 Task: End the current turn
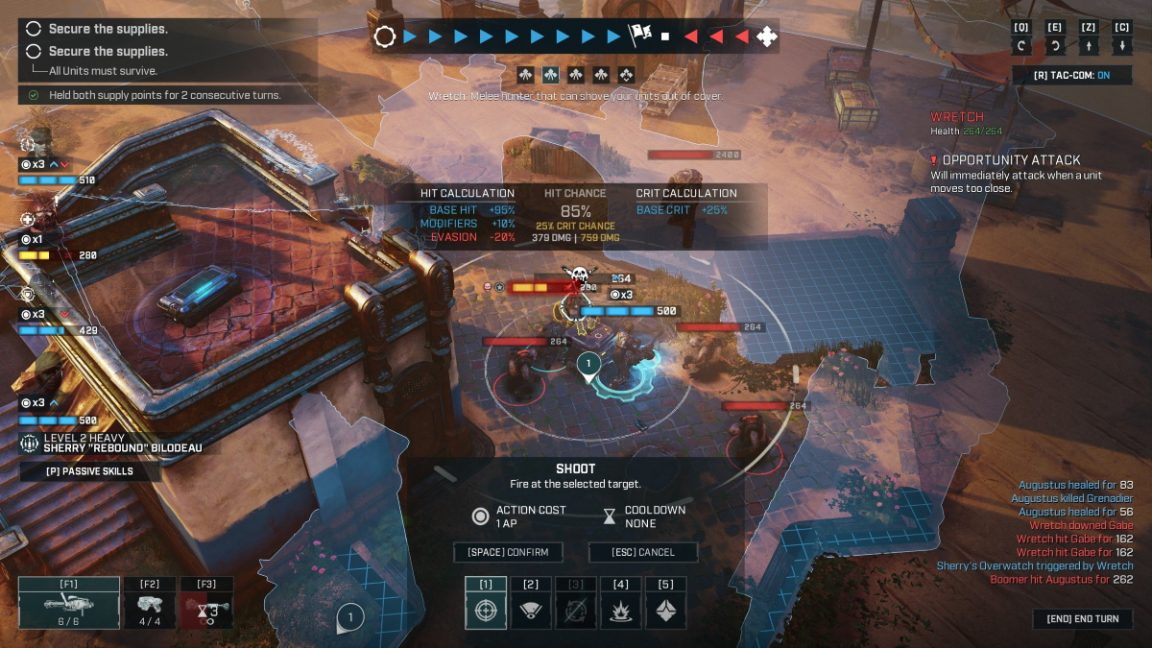point(1082,619)
